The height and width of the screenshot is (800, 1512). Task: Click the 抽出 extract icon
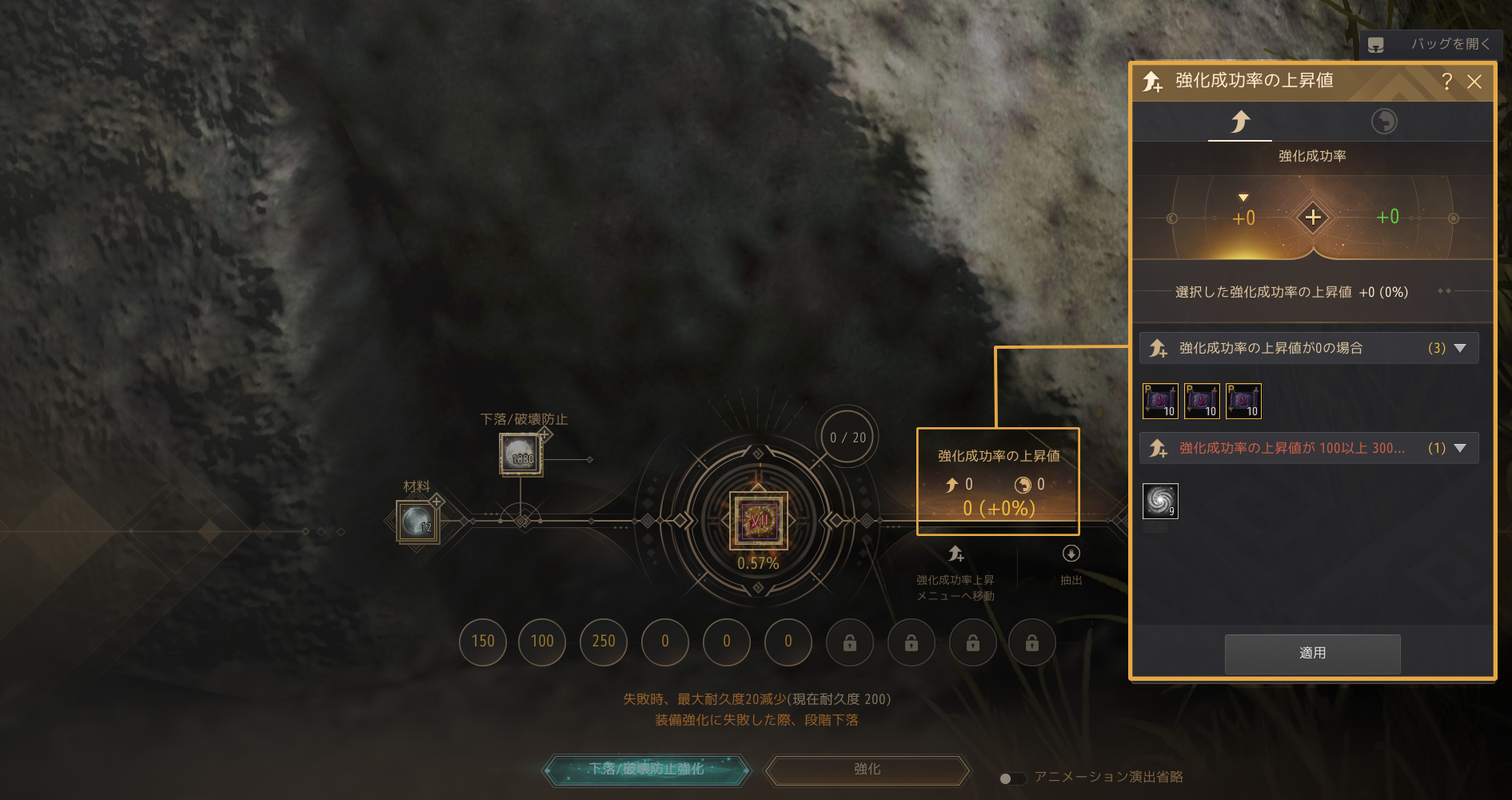click(1071, 554)
